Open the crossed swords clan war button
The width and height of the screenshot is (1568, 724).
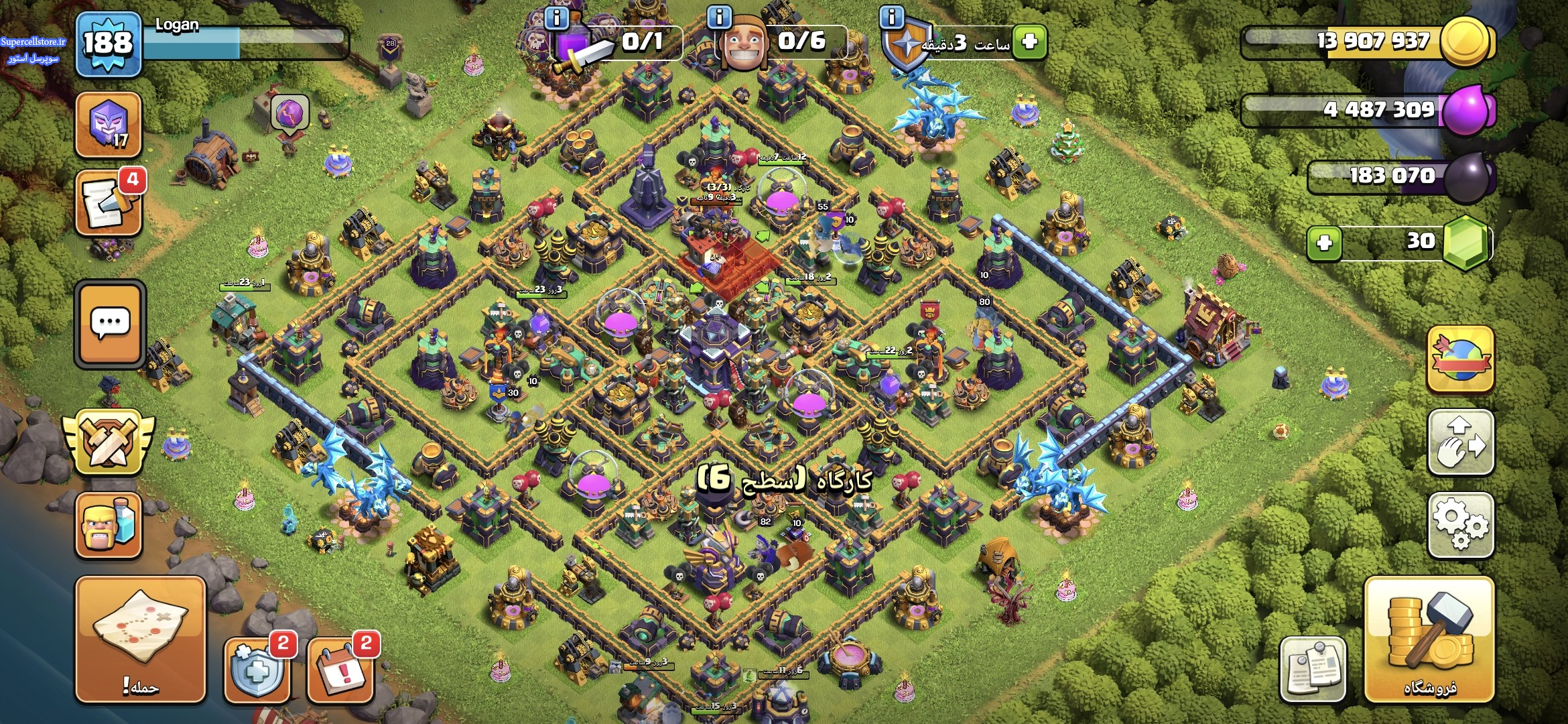point(109,442)
